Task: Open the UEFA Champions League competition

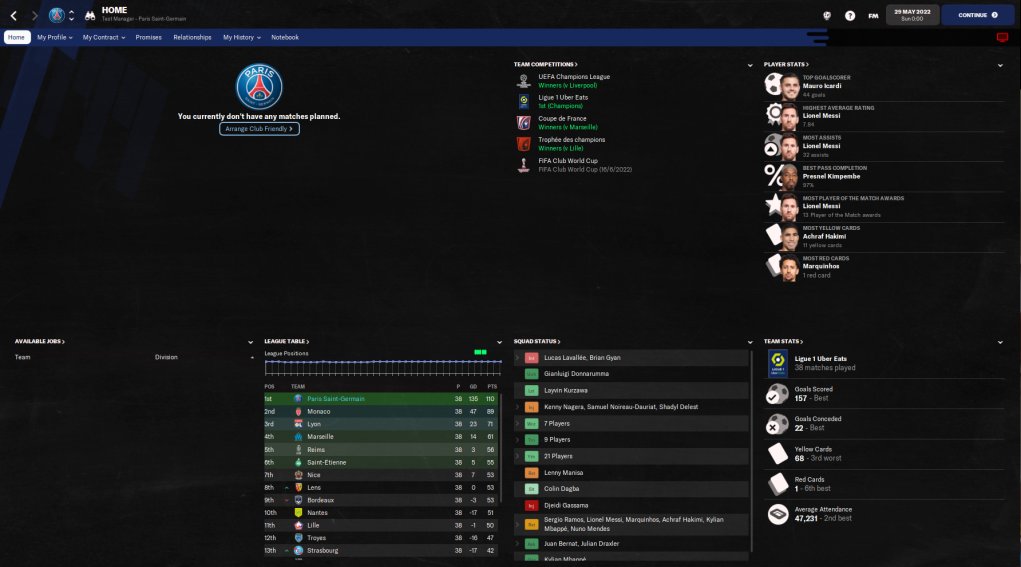Action: pos(575,77)
